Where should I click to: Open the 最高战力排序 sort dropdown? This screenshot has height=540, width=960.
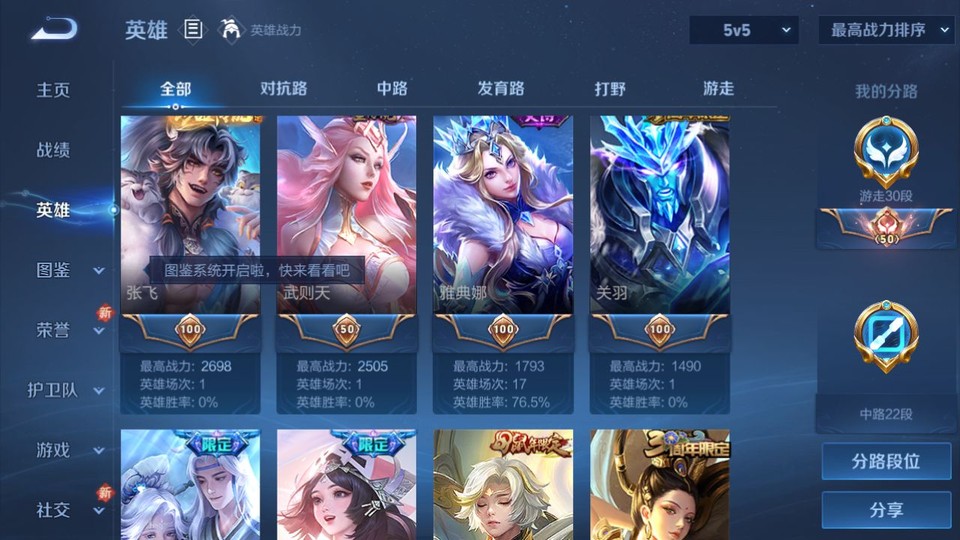click(886, 30)
